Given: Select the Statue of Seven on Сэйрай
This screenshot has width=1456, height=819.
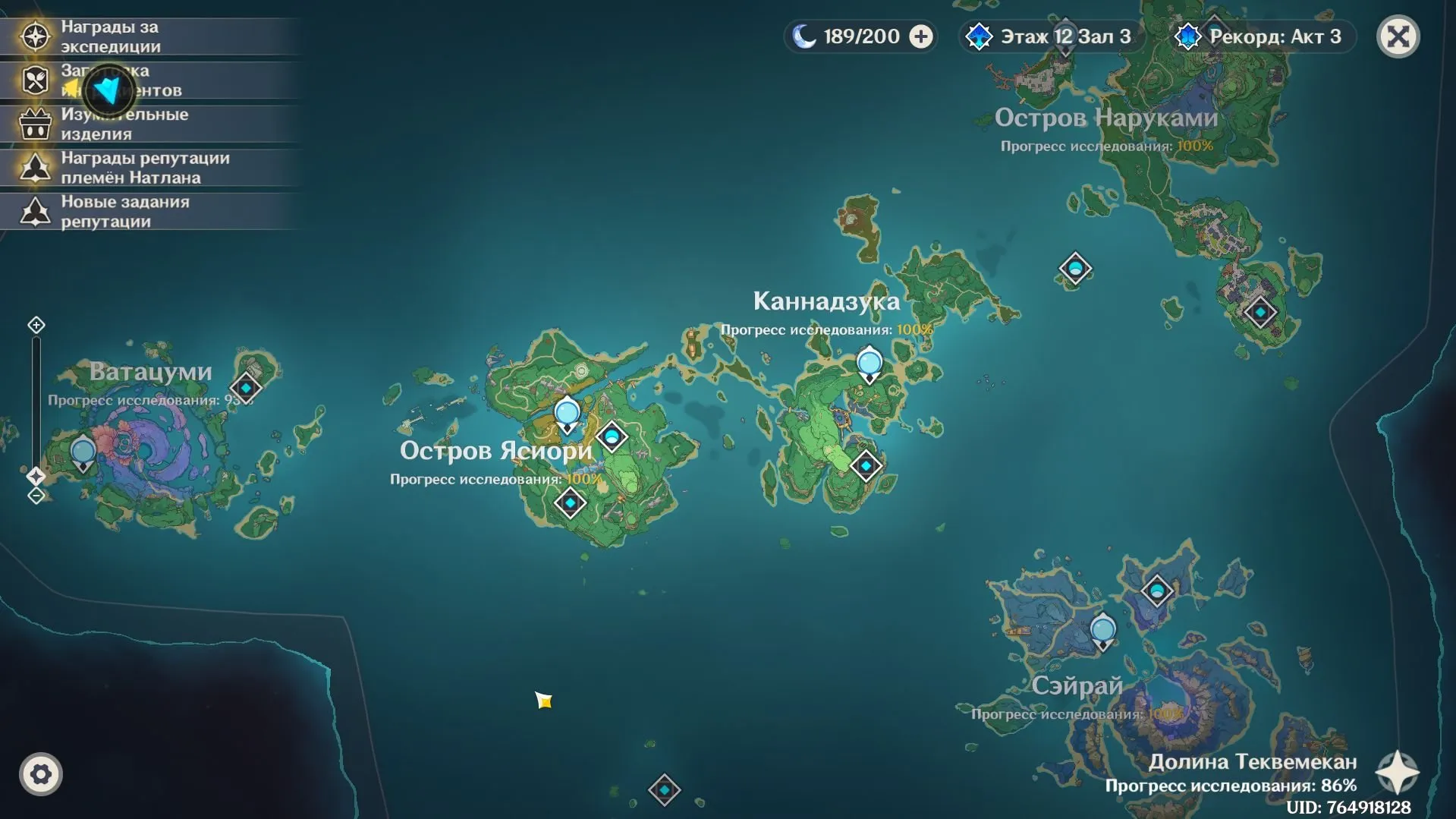Looking at the screenshot, I should 1102,631.
